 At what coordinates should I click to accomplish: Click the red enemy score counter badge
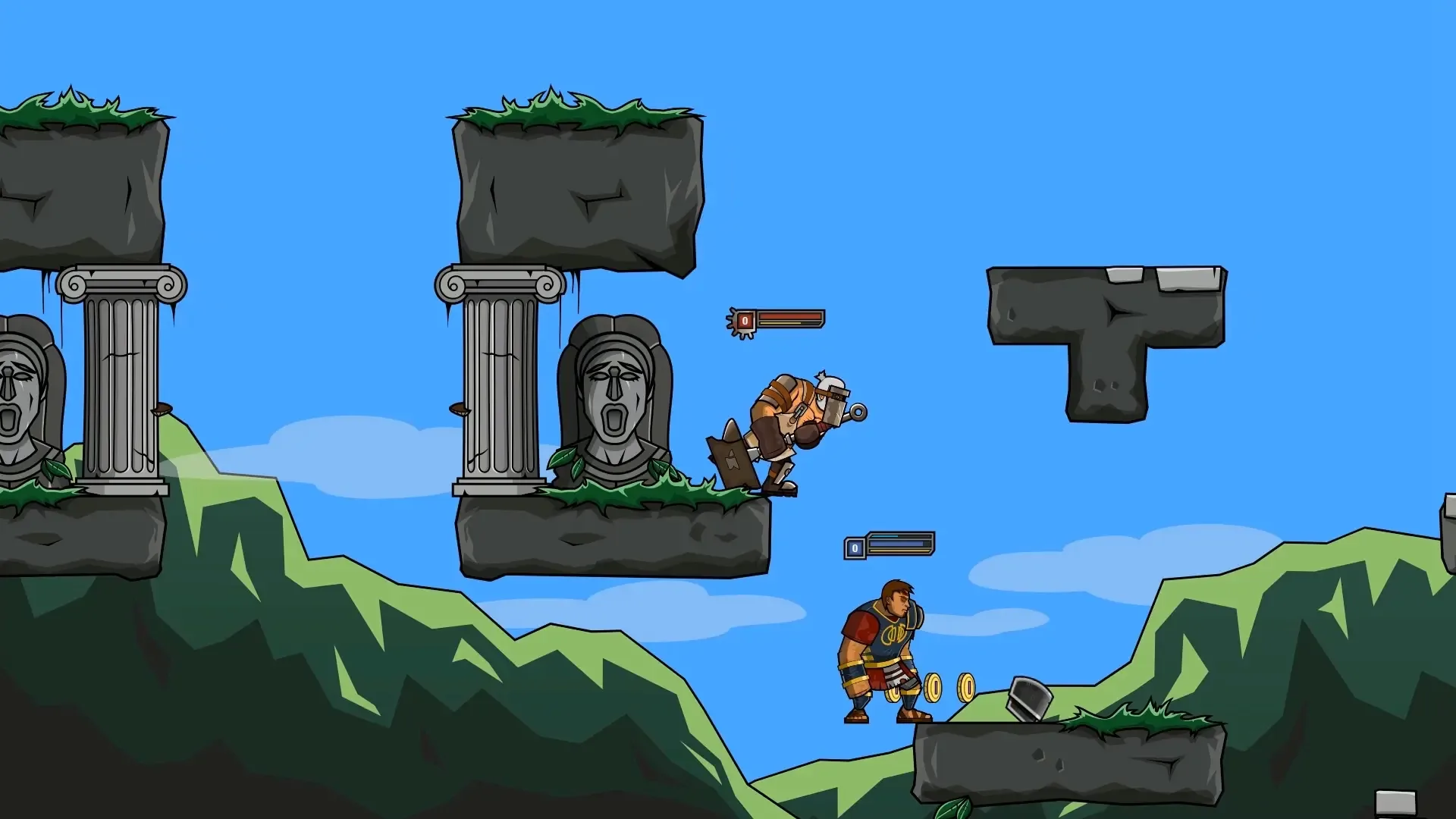coord(747,319)
